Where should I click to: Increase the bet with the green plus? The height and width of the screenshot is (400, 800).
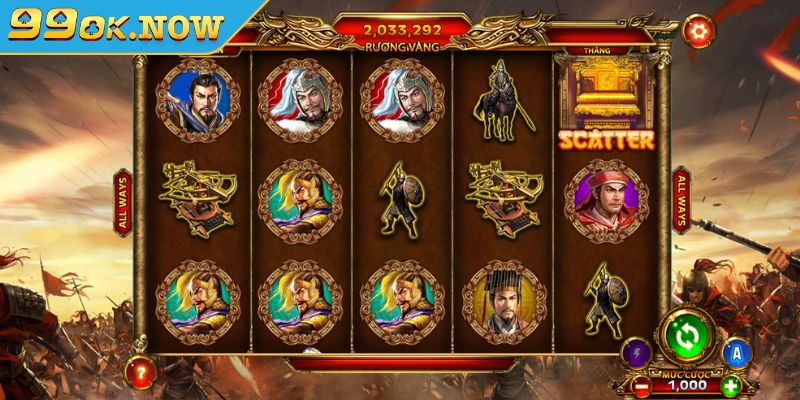click(730, 385)
